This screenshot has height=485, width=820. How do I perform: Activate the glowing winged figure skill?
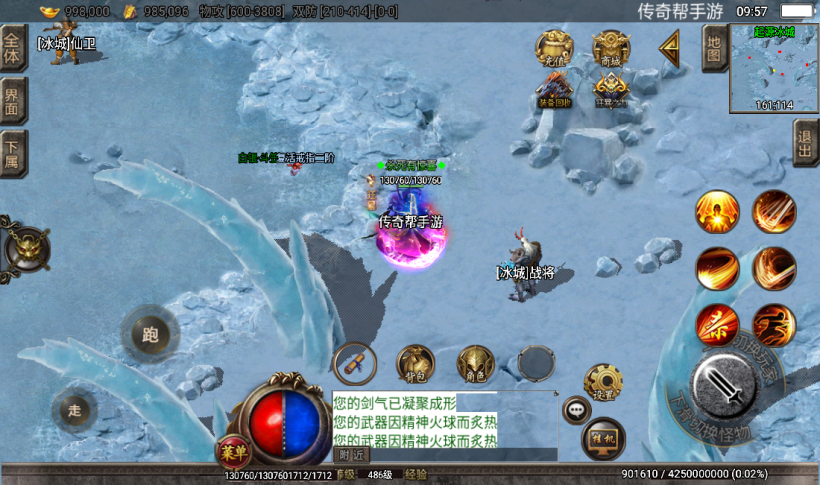pyautogui.click(x=717, y=211)
